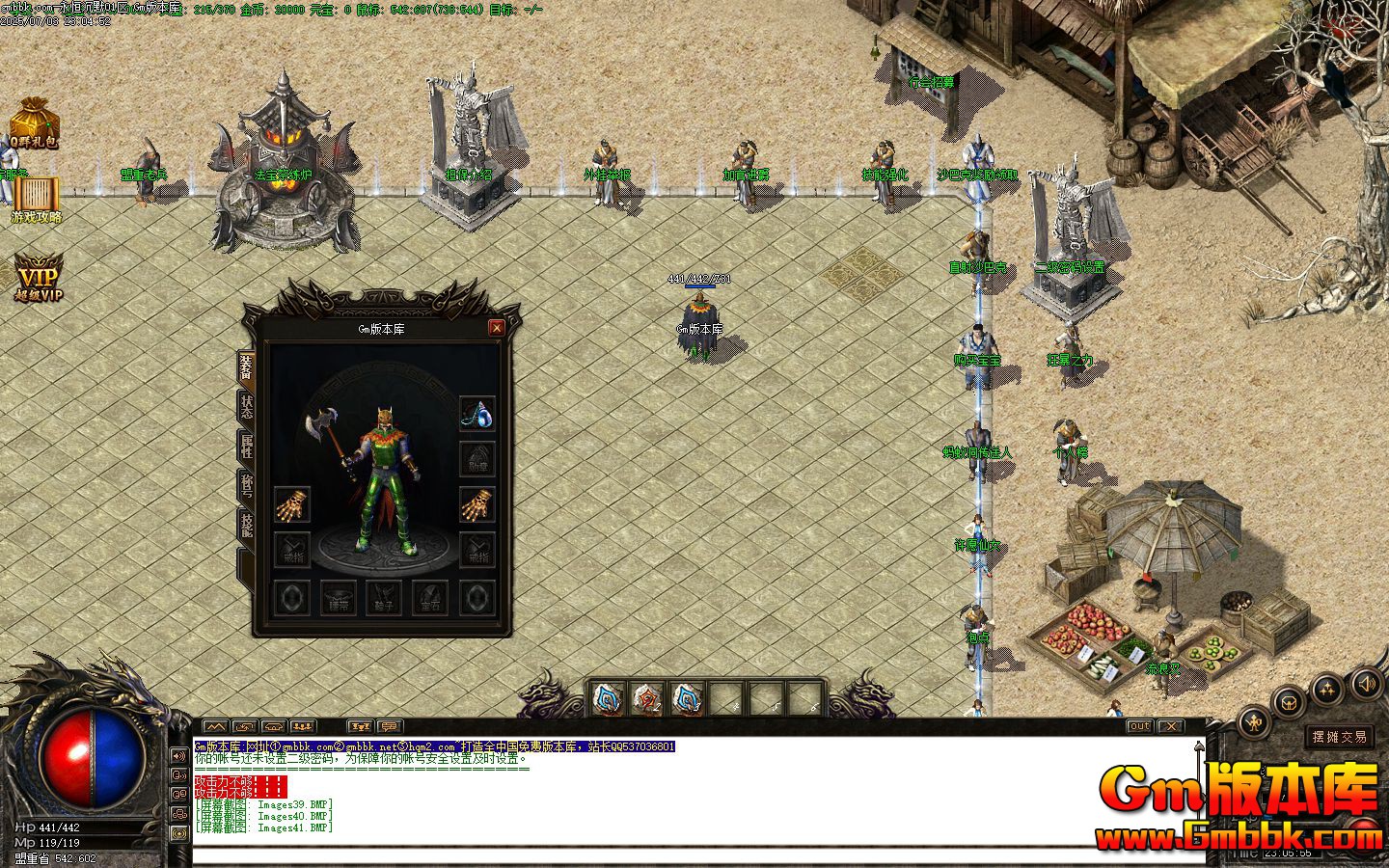Click the X button beside 'out'
1389x868 pixels.
(1169, 726)
